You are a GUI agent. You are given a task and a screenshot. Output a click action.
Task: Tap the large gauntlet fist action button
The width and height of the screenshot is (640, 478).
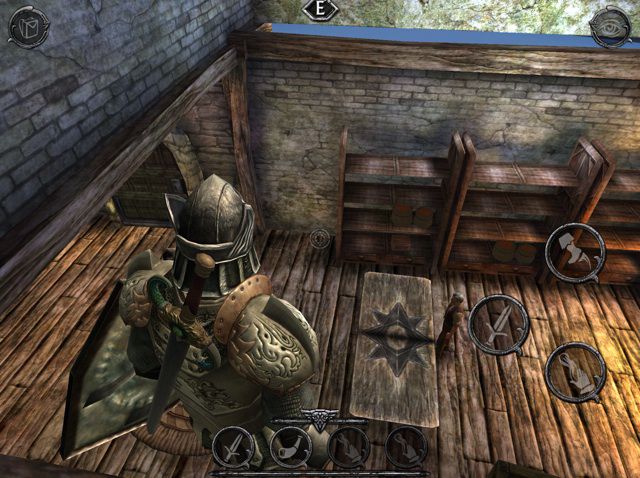(x=575, y=250)
